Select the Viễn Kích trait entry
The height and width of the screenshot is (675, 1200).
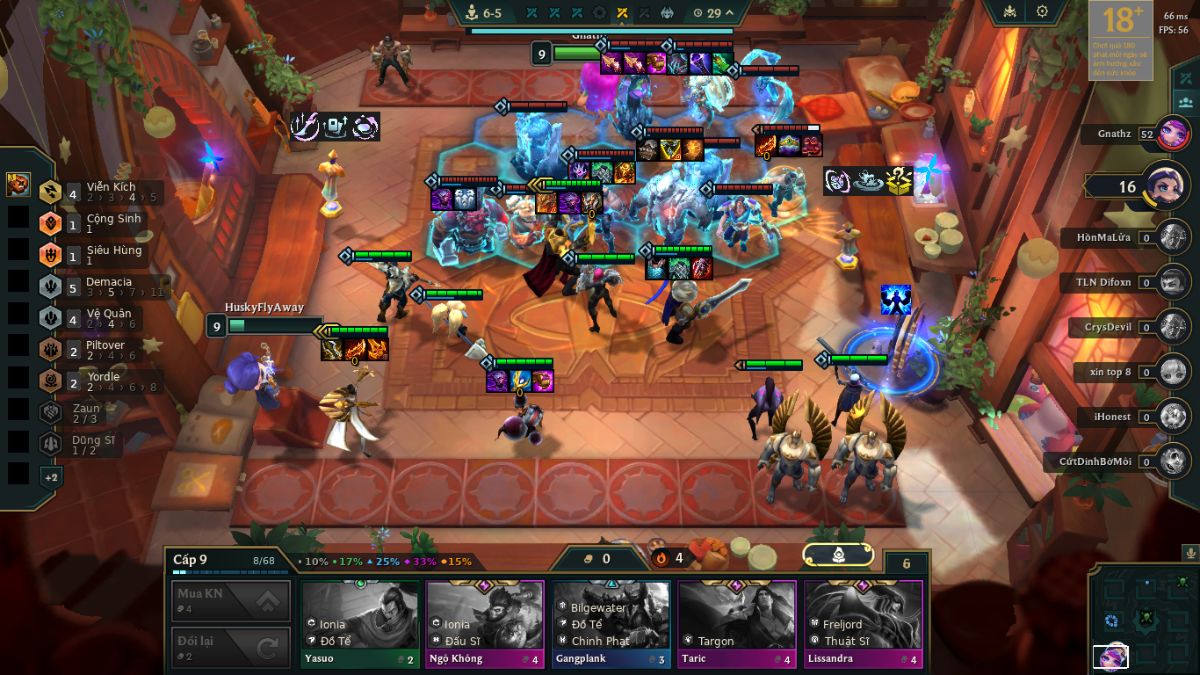100,191
